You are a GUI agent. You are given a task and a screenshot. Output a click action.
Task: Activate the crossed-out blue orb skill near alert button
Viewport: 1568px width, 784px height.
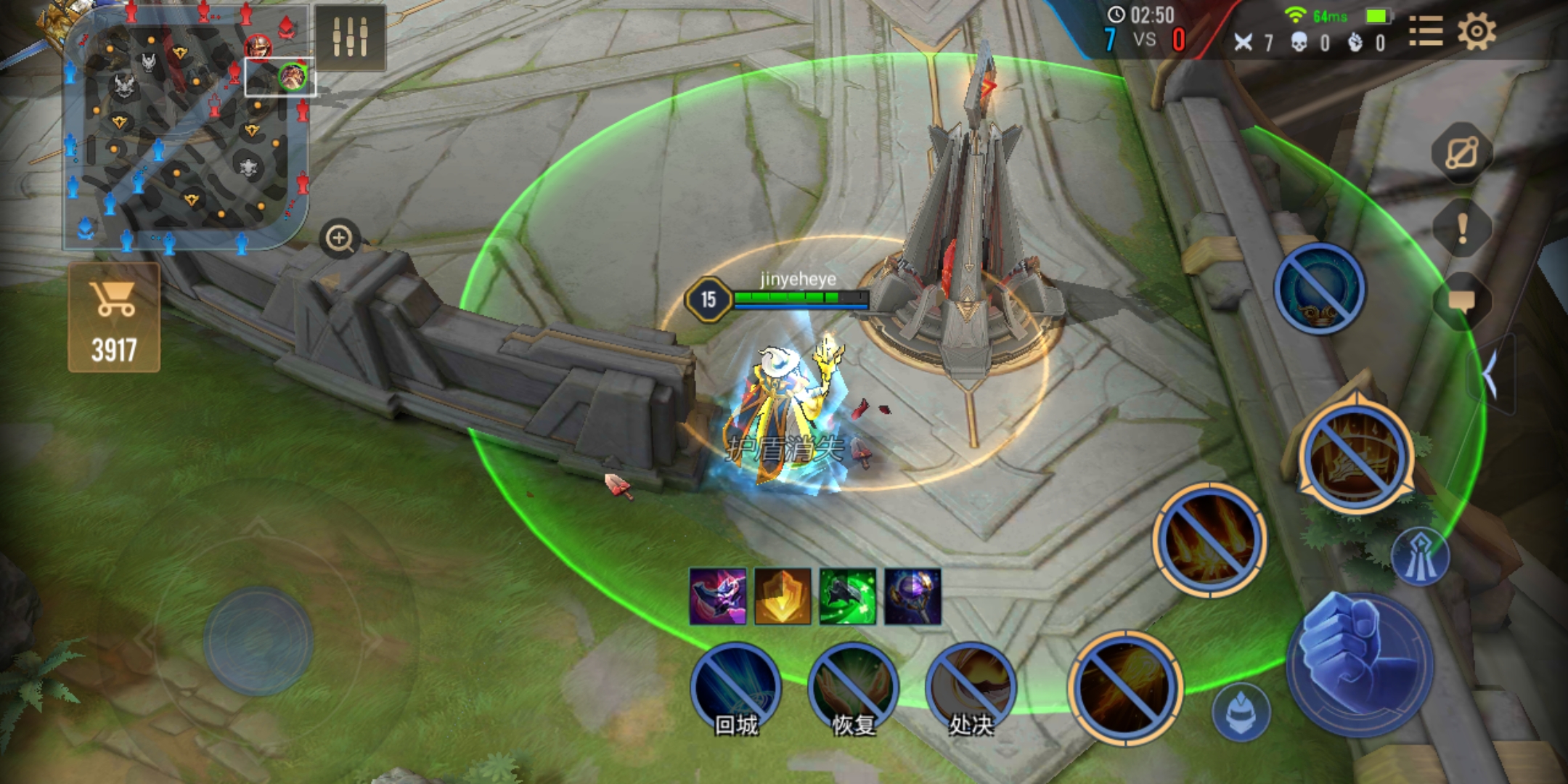point(1320,289)
